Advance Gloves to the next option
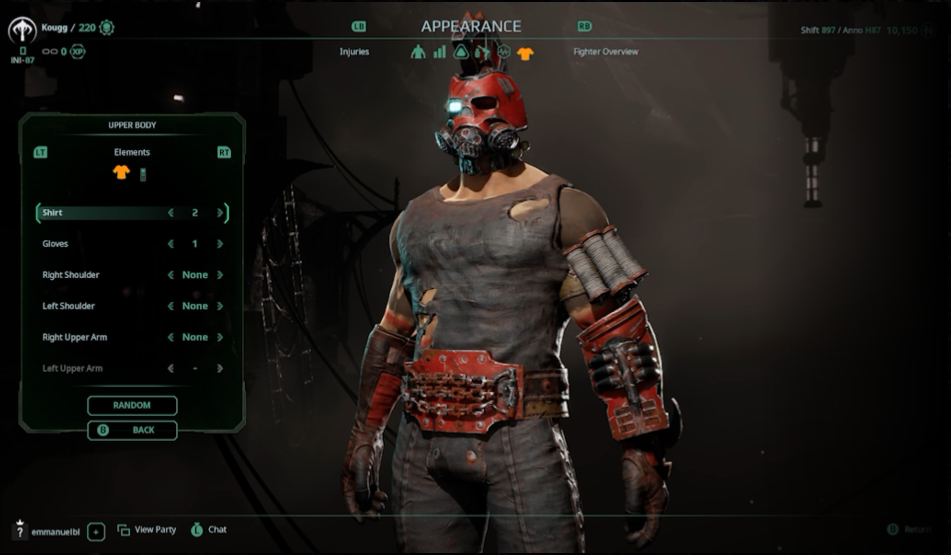Image resolution: width=951 pixels, height=555 pixels. tap(220, 244)
